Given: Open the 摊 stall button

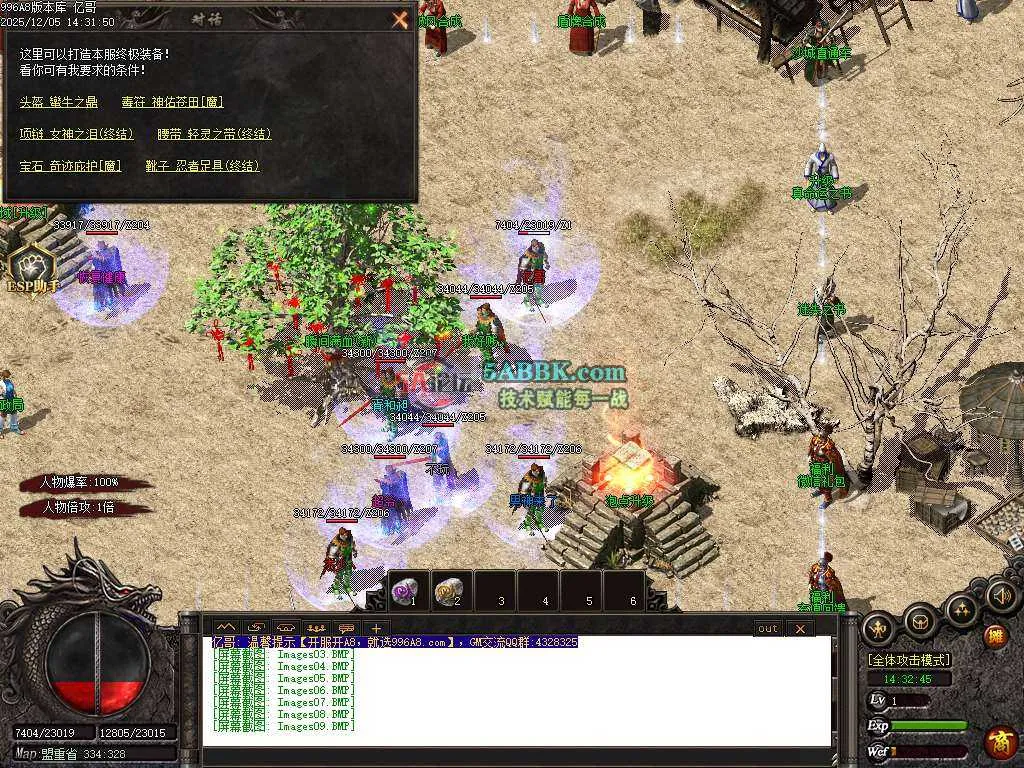Looking at the screenshot, I should [x=995, y=635].
